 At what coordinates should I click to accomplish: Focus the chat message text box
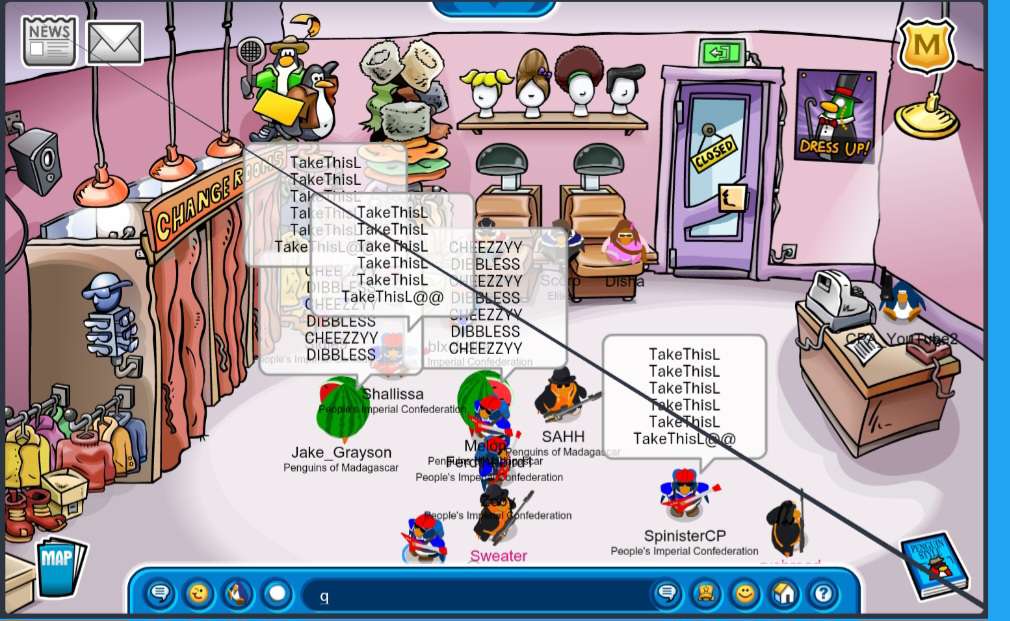480,595
